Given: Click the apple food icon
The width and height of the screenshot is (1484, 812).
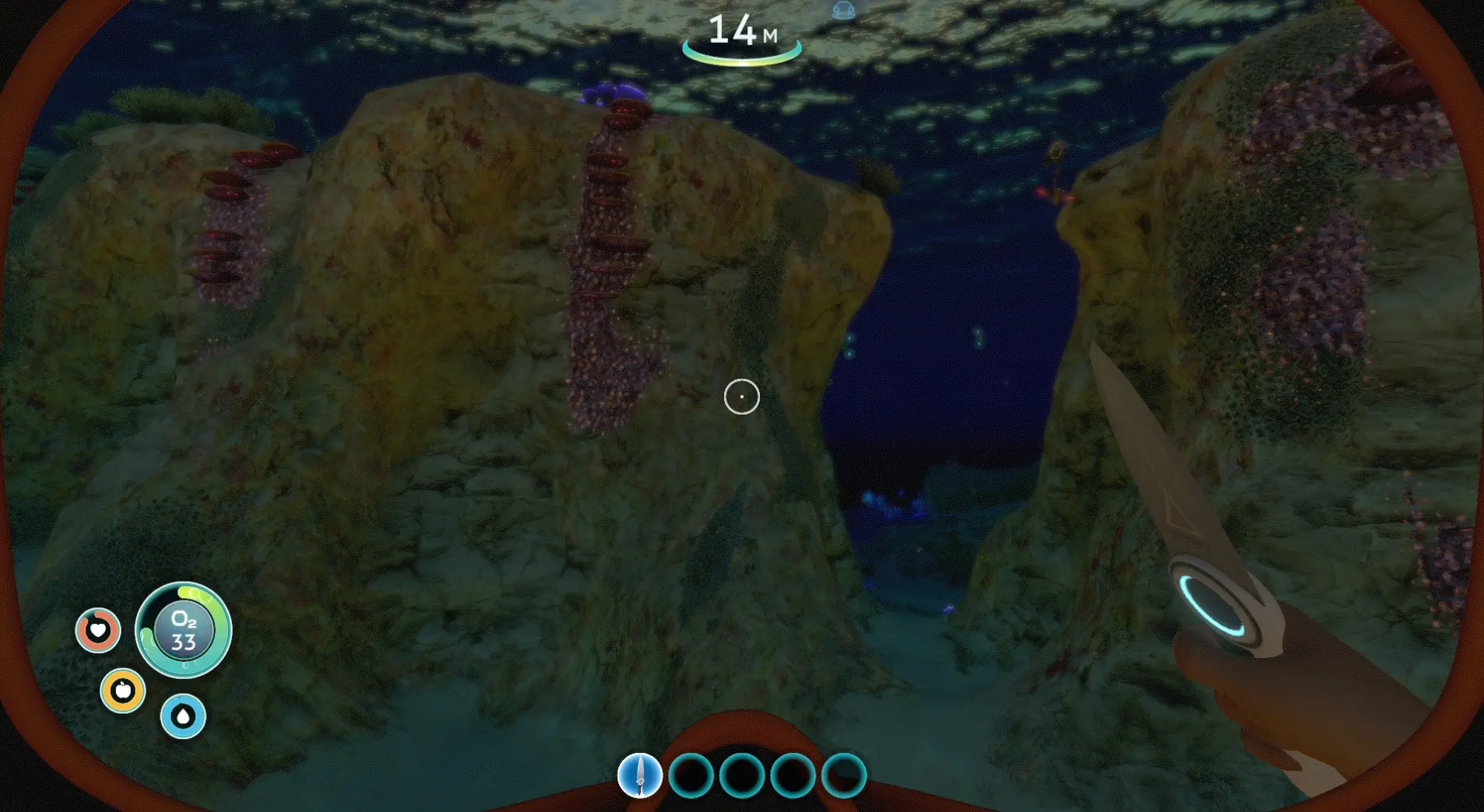Looking at the screenshot, I should point(123,690).
